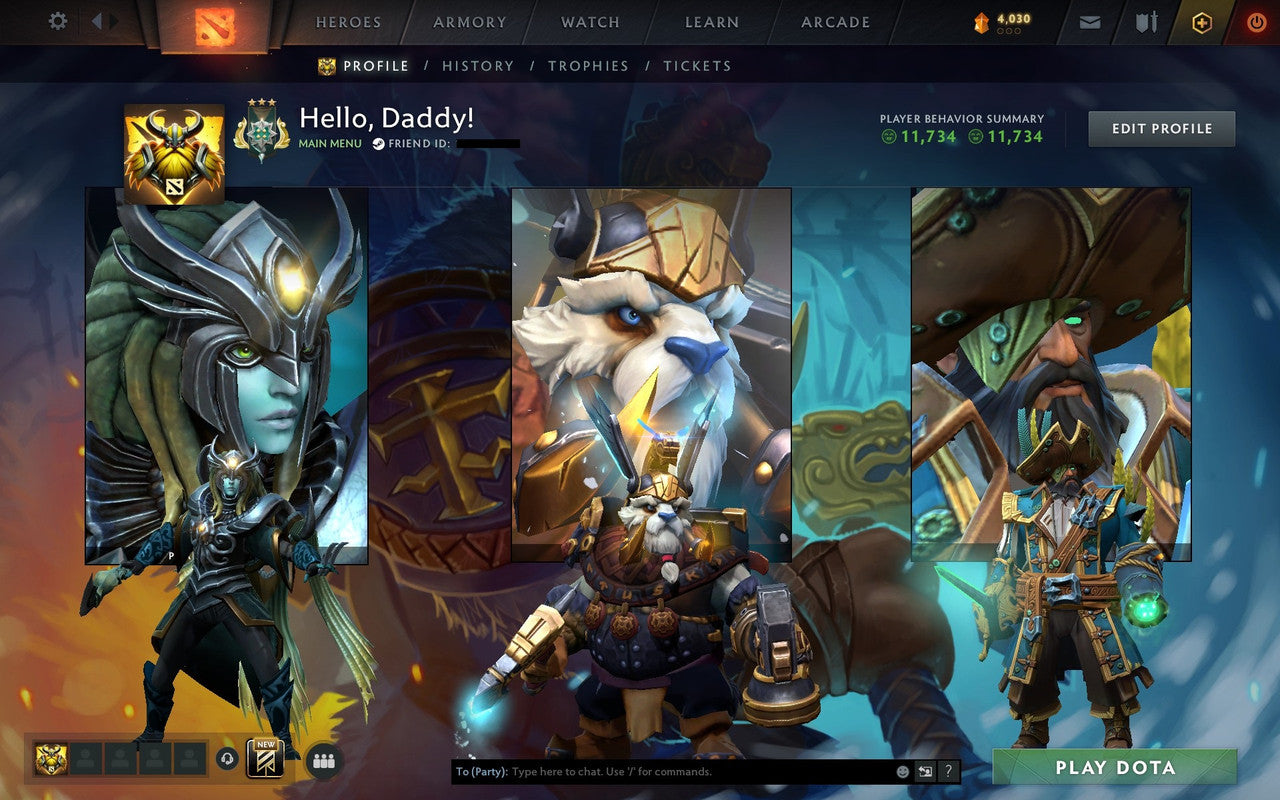1280x800 pixels.
Task: Click the Battle Pass icon marked NEW
Action: (x=266, y=760)
